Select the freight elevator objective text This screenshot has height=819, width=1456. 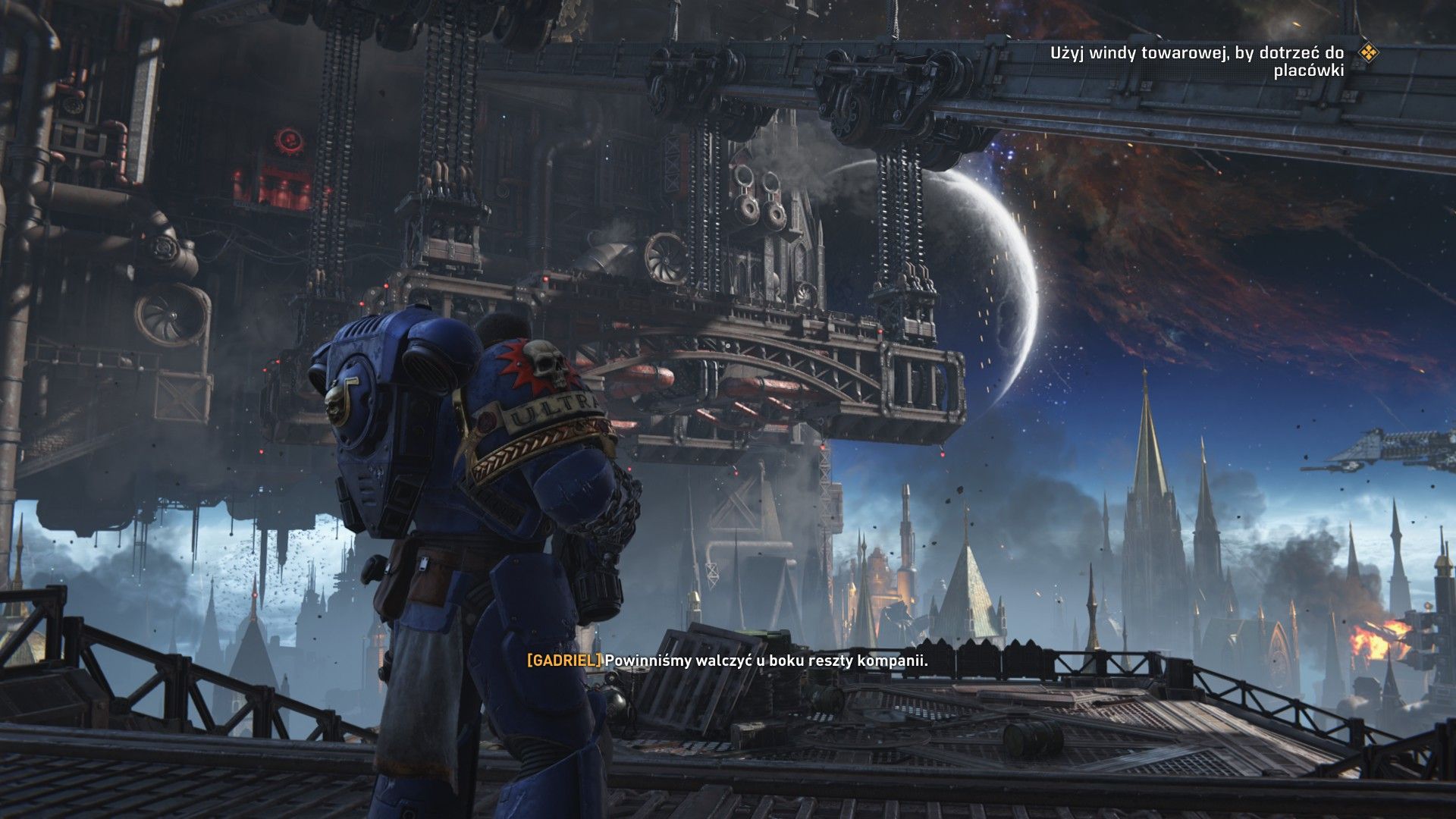[x=1197, y=61]
